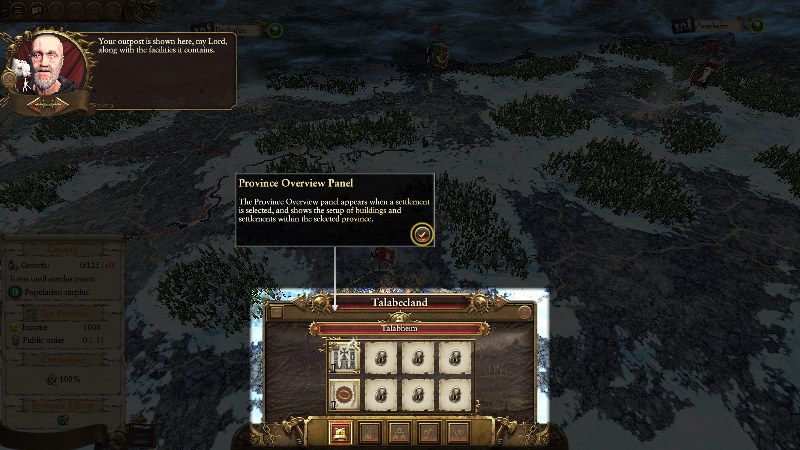Choose the red wax seal building slot

pyautogui.click(x=343, y=393)
